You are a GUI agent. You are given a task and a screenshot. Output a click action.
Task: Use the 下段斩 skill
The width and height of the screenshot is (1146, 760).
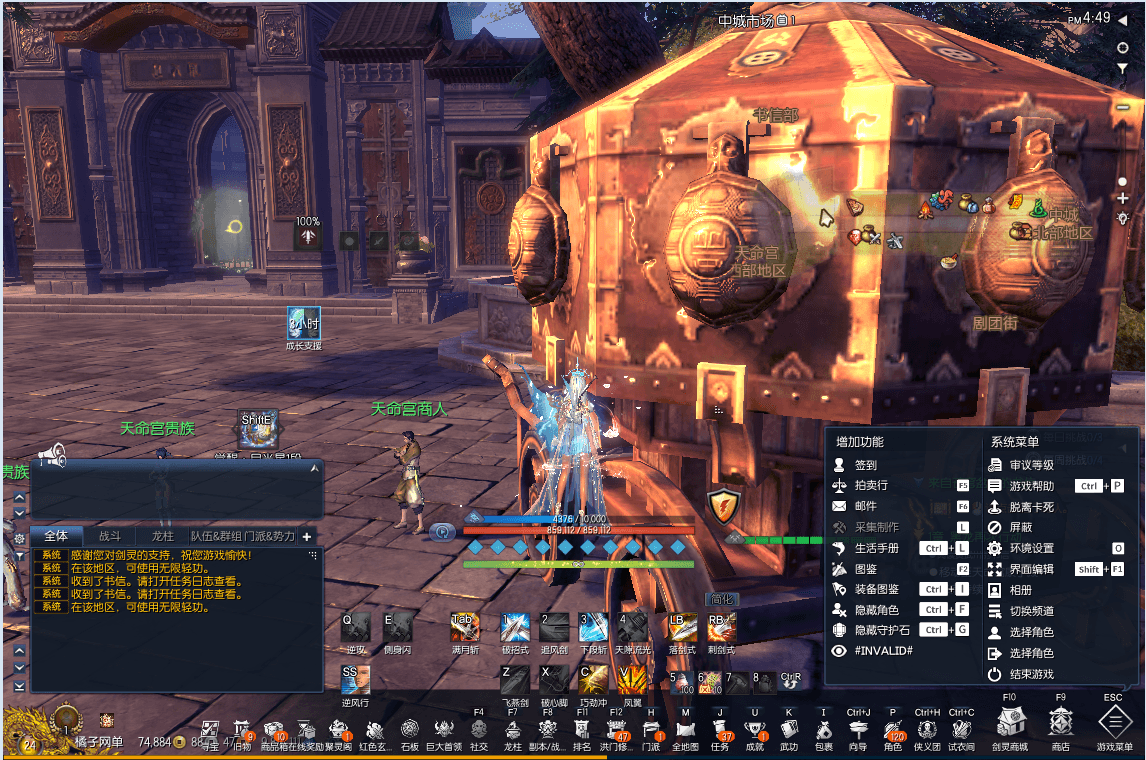tap(593, 627)
